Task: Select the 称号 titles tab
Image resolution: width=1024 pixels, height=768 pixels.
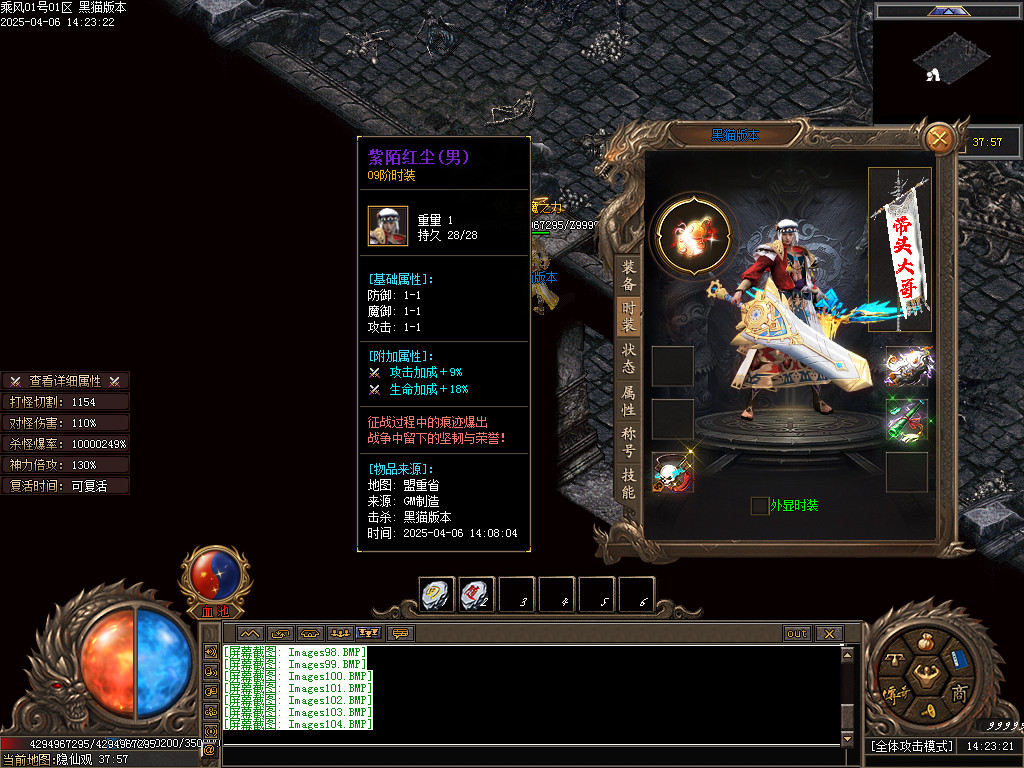Action: pyautogui.click(x=628, y=442)
